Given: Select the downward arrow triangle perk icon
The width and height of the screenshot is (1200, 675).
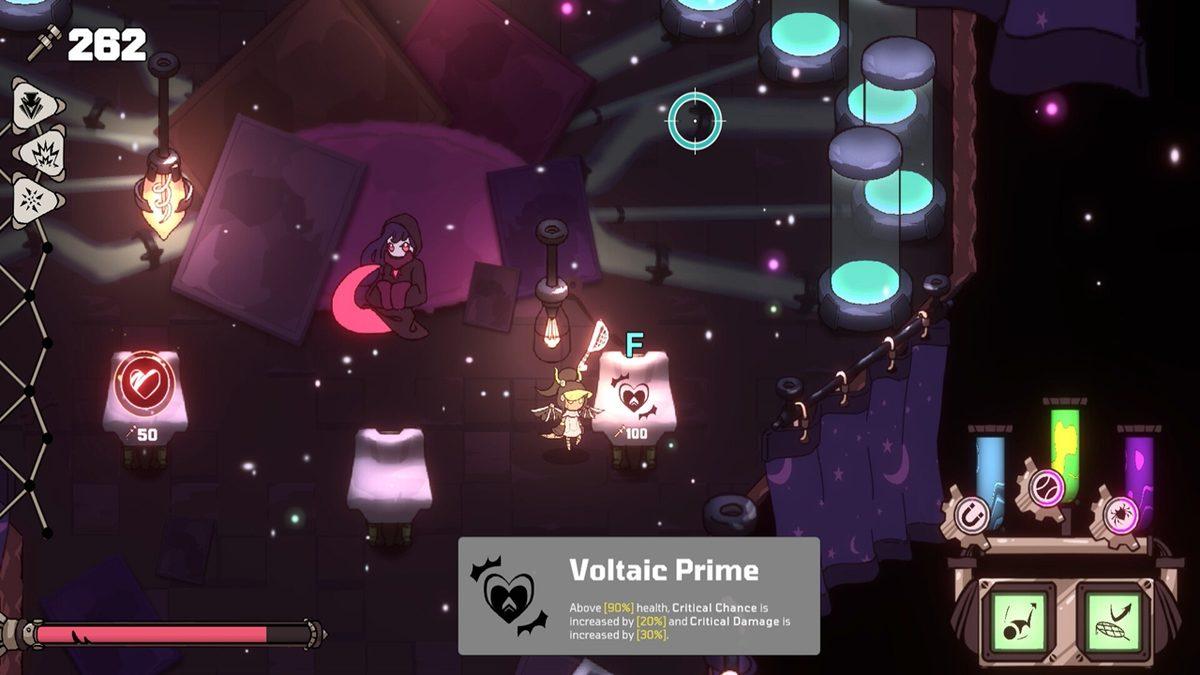Looking at the screenshot, I should [35, 103].
